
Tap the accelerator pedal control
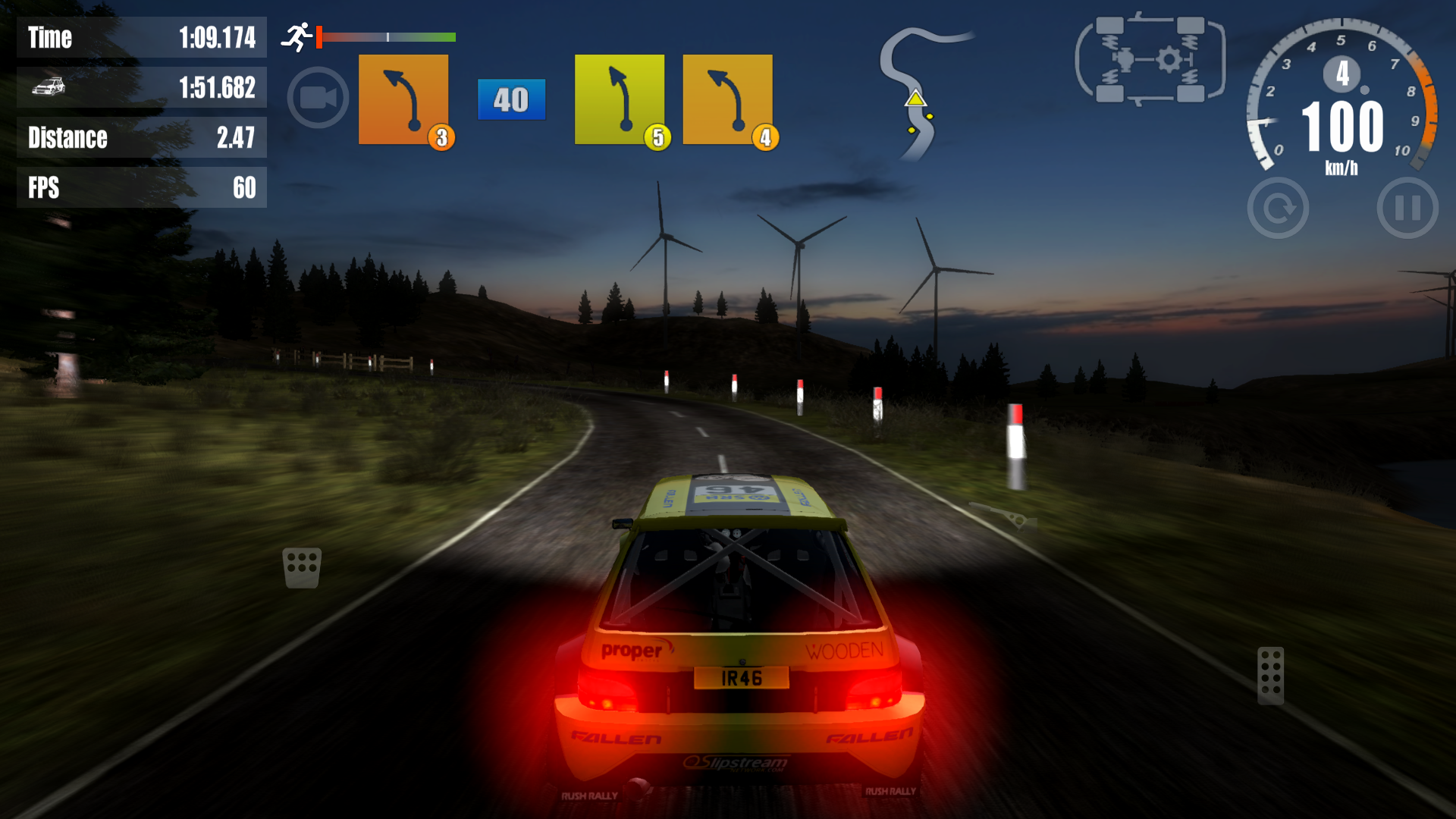[x=1270, y=675]
